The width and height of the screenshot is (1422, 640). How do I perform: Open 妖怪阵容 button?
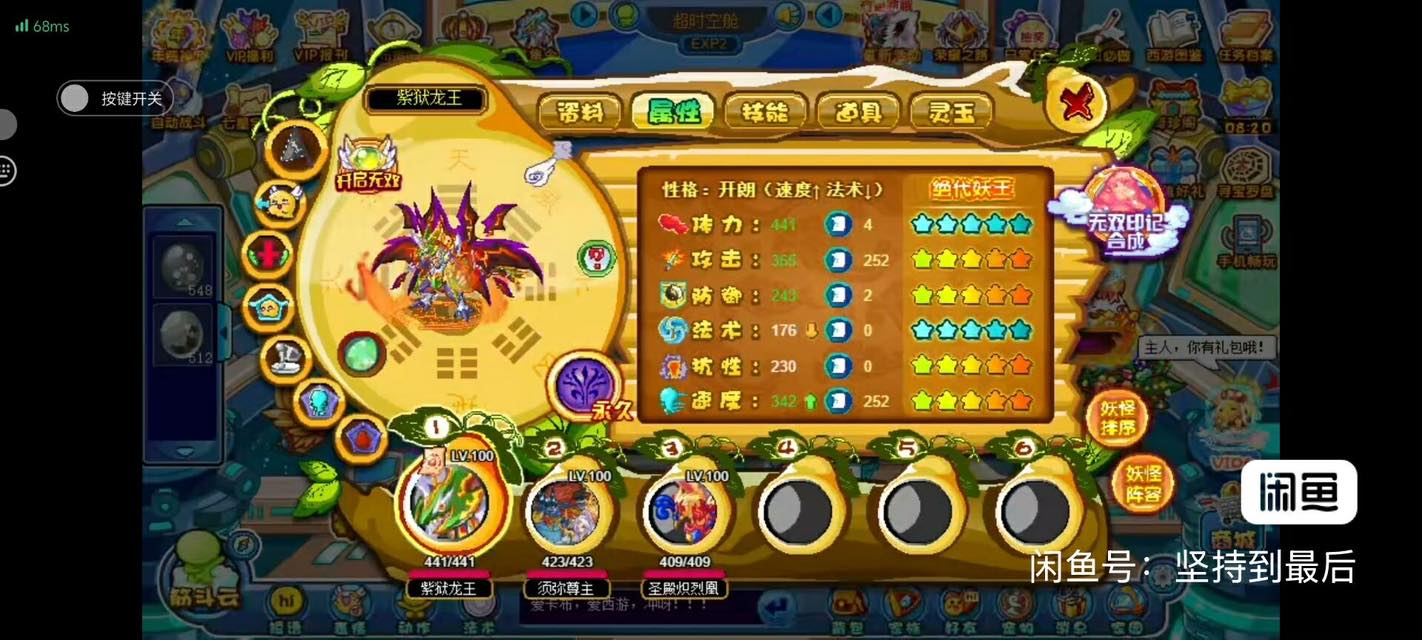click(1142, 482)
